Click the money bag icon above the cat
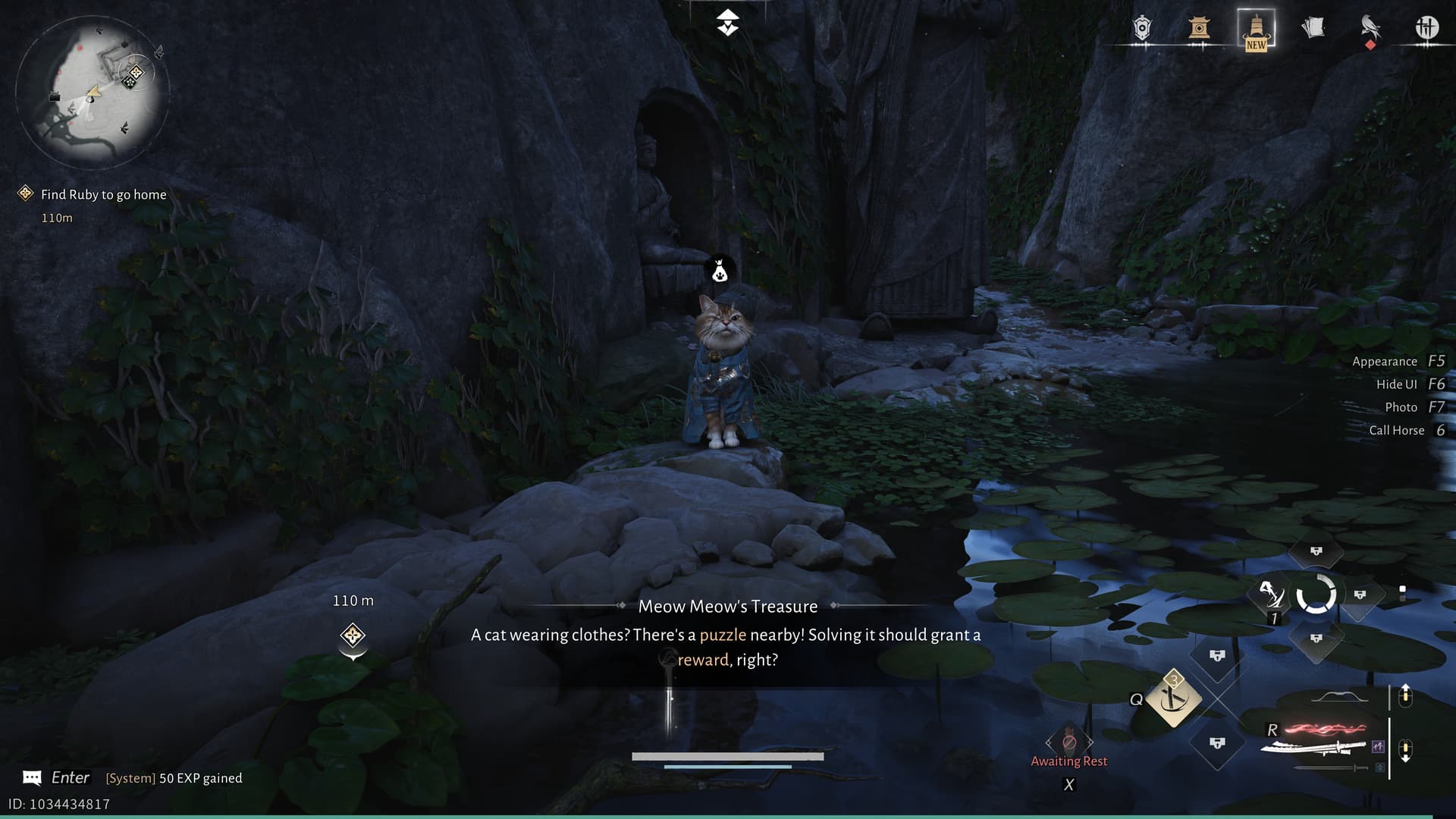Viewport: 1456px width, 819px height. (x=720, y=271)
